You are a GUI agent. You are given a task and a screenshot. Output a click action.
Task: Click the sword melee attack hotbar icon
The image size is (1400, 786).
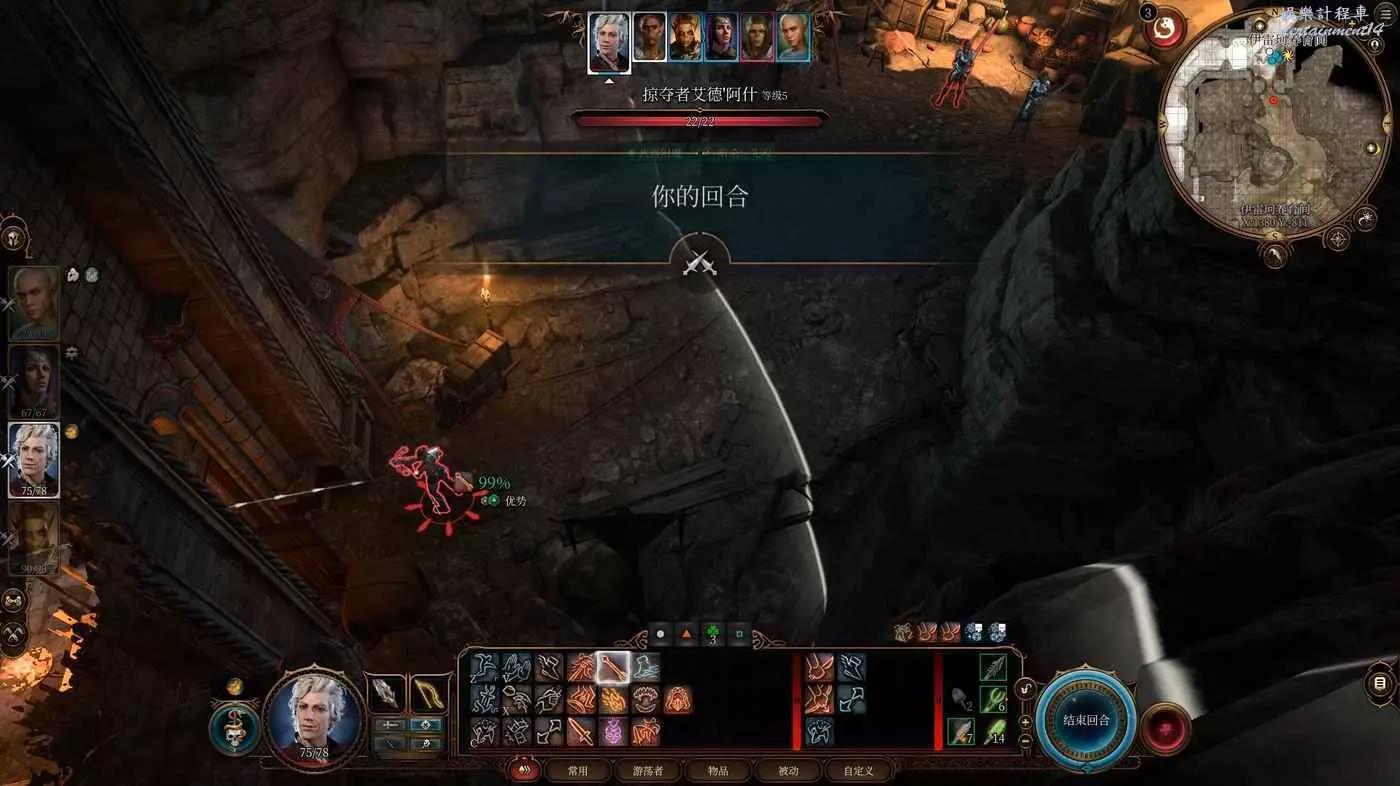(581, 731)
